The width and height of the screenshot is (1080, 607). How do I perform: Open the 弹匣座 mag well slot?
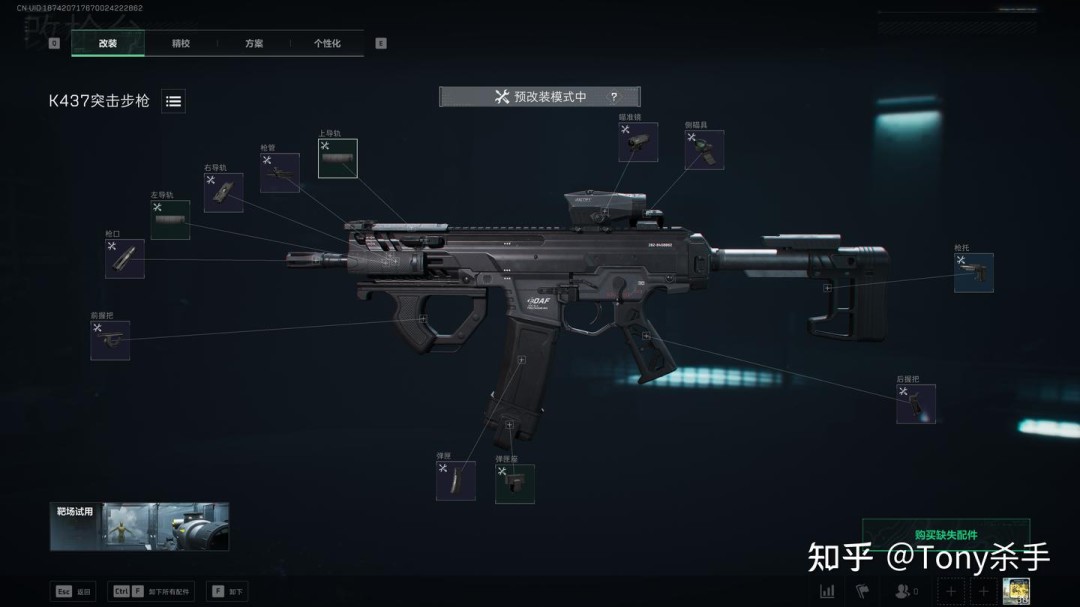pos(514,484)
